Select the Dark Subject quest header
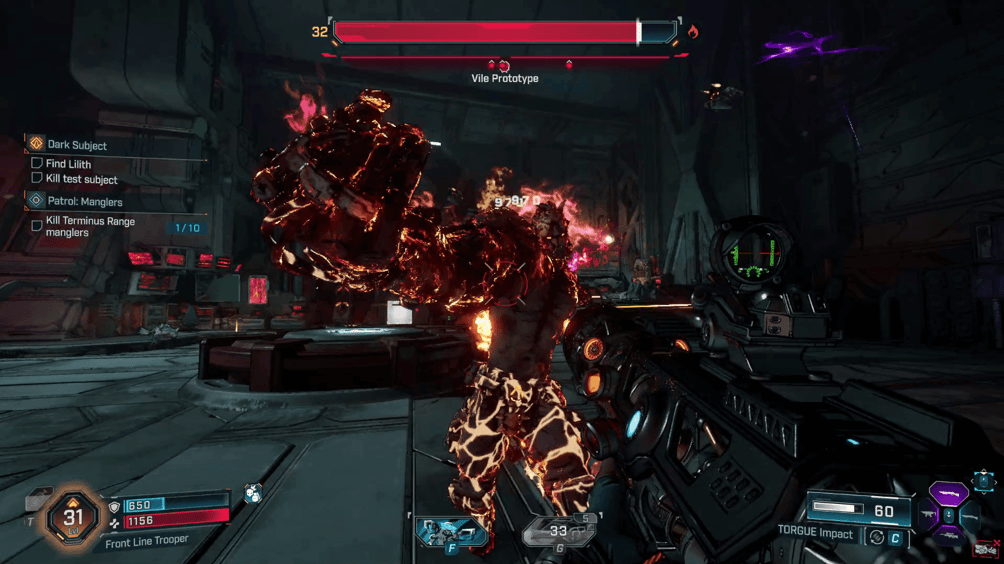Viewport: 1004px width, 564px height. point(77,145)
